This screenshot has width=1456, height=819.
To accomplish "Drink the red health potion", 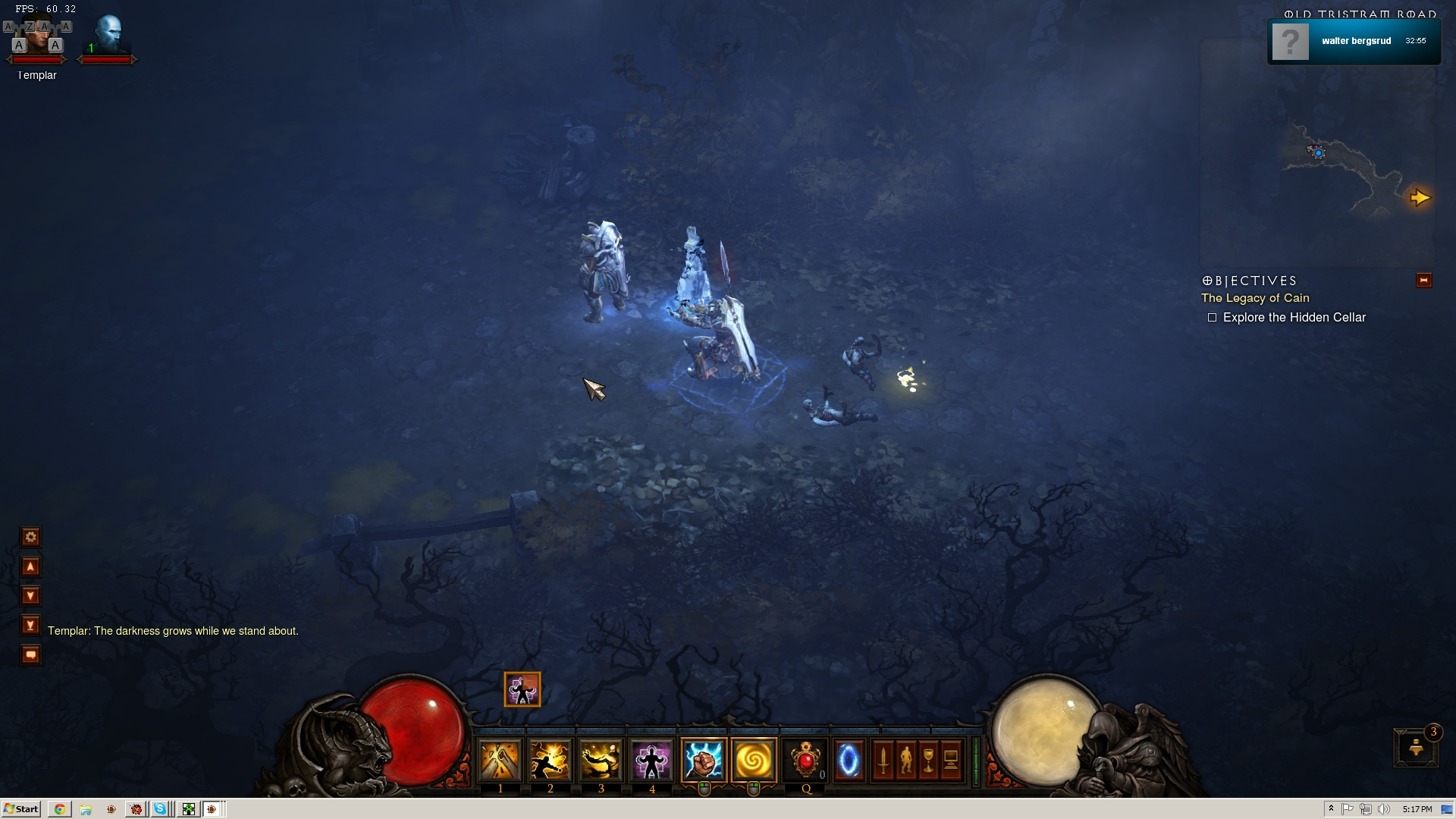I will [805, 760].
